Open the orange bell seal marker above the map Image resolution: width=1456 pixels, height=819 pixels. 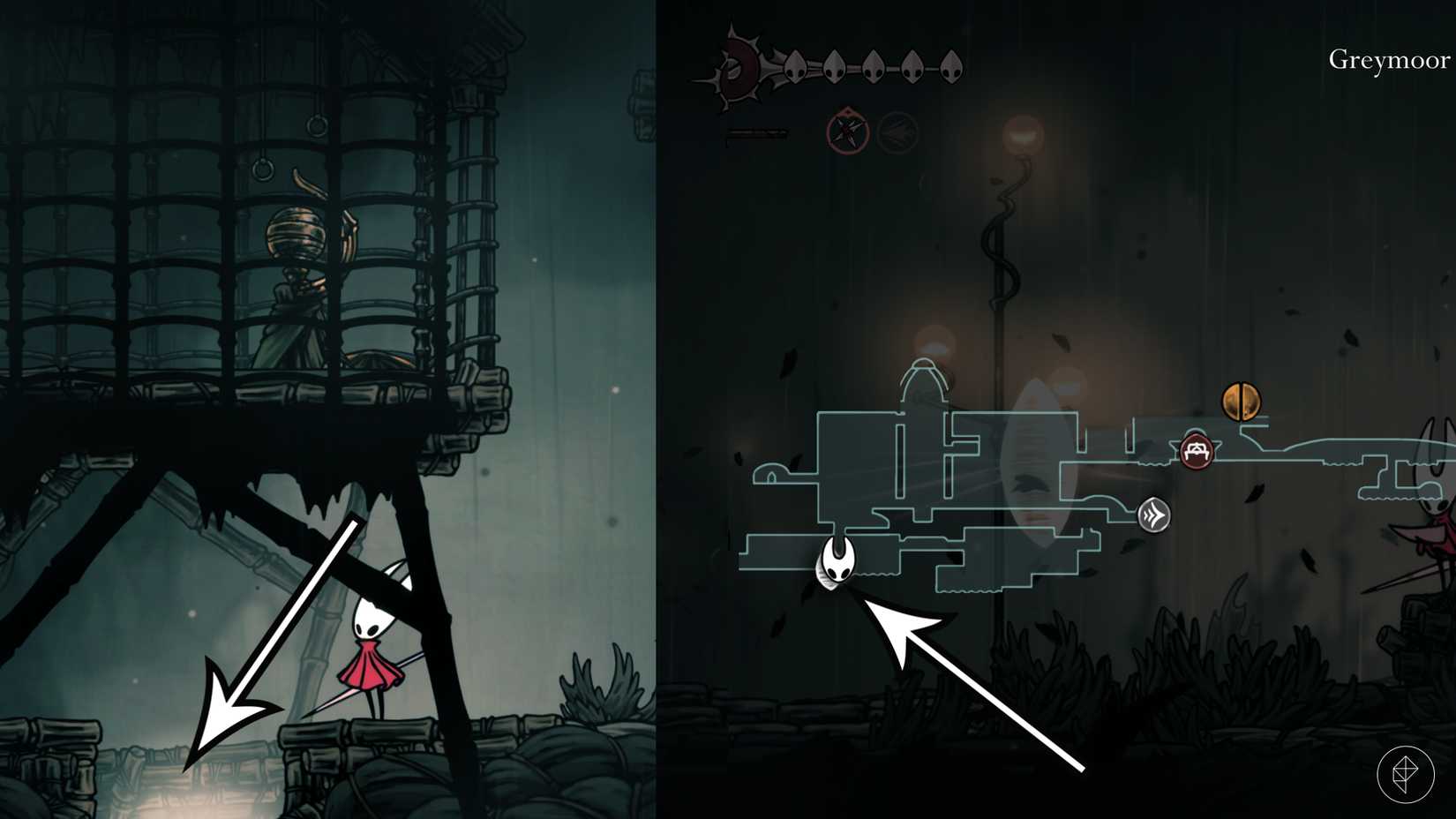[x=1242, y=402]
